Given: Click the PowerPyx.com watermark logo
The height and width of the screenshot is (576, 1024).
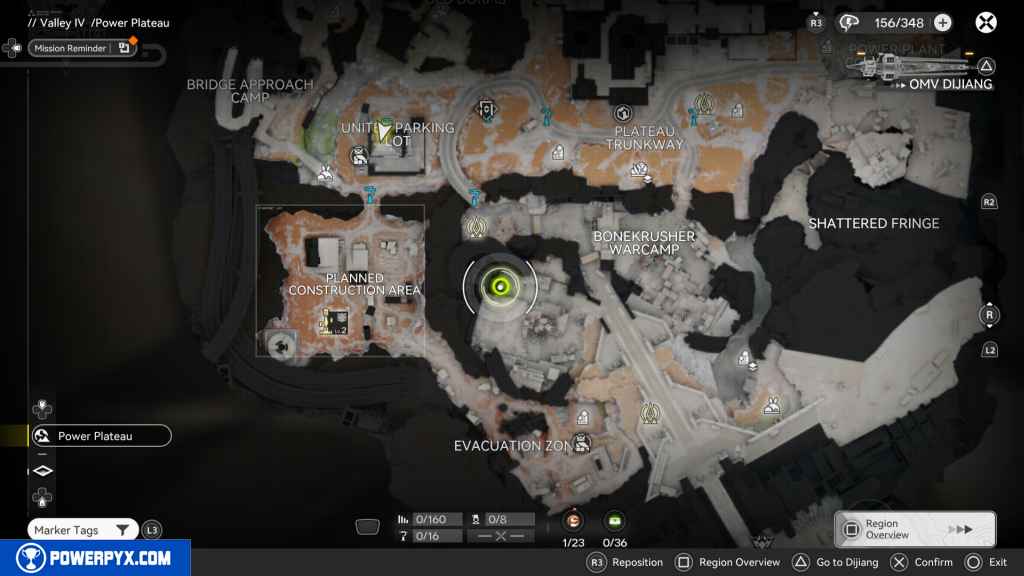Looking at the screenshot, I should [93, 558].
